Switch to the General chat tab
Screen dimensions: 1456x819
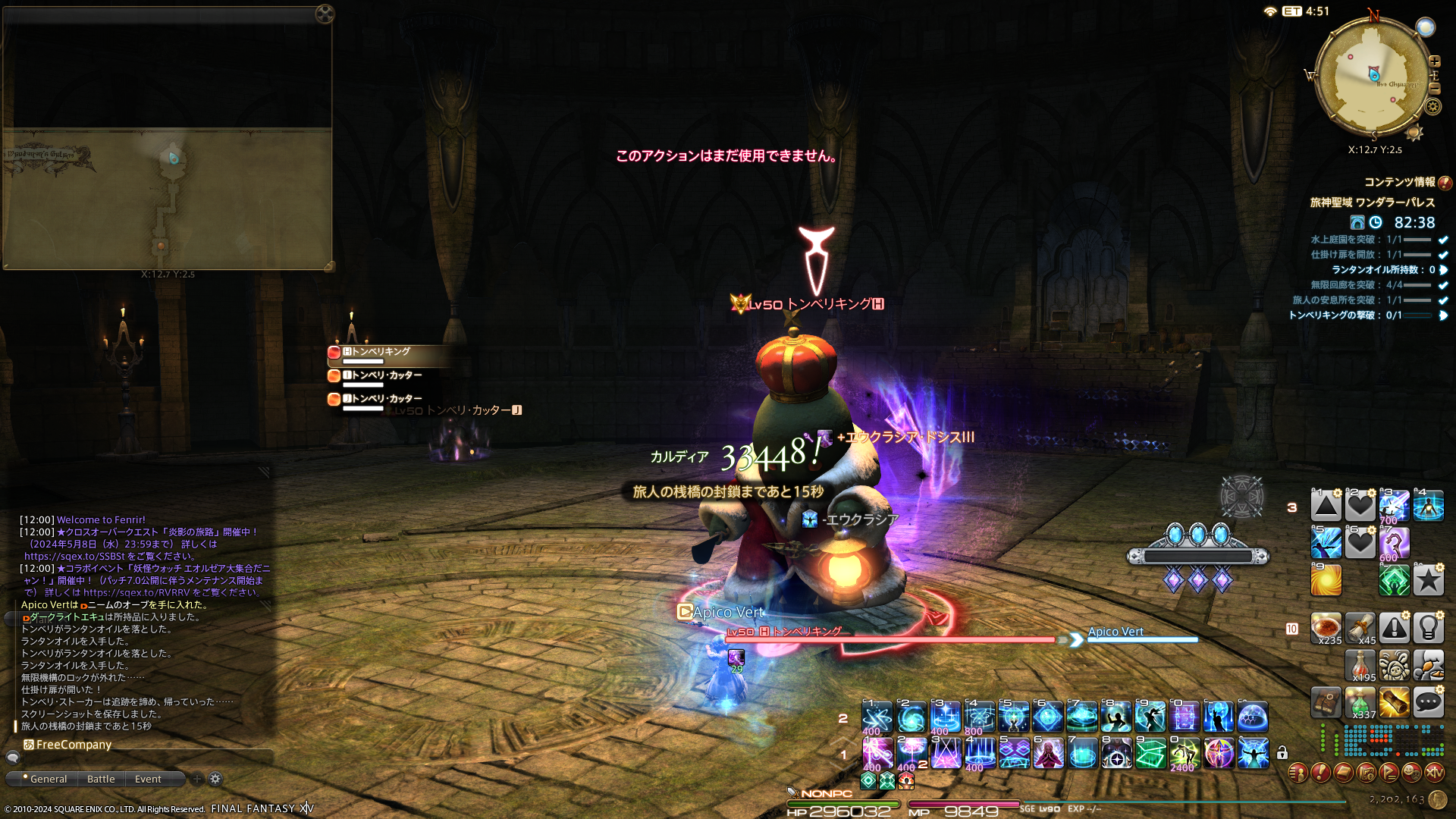point(48,779)
